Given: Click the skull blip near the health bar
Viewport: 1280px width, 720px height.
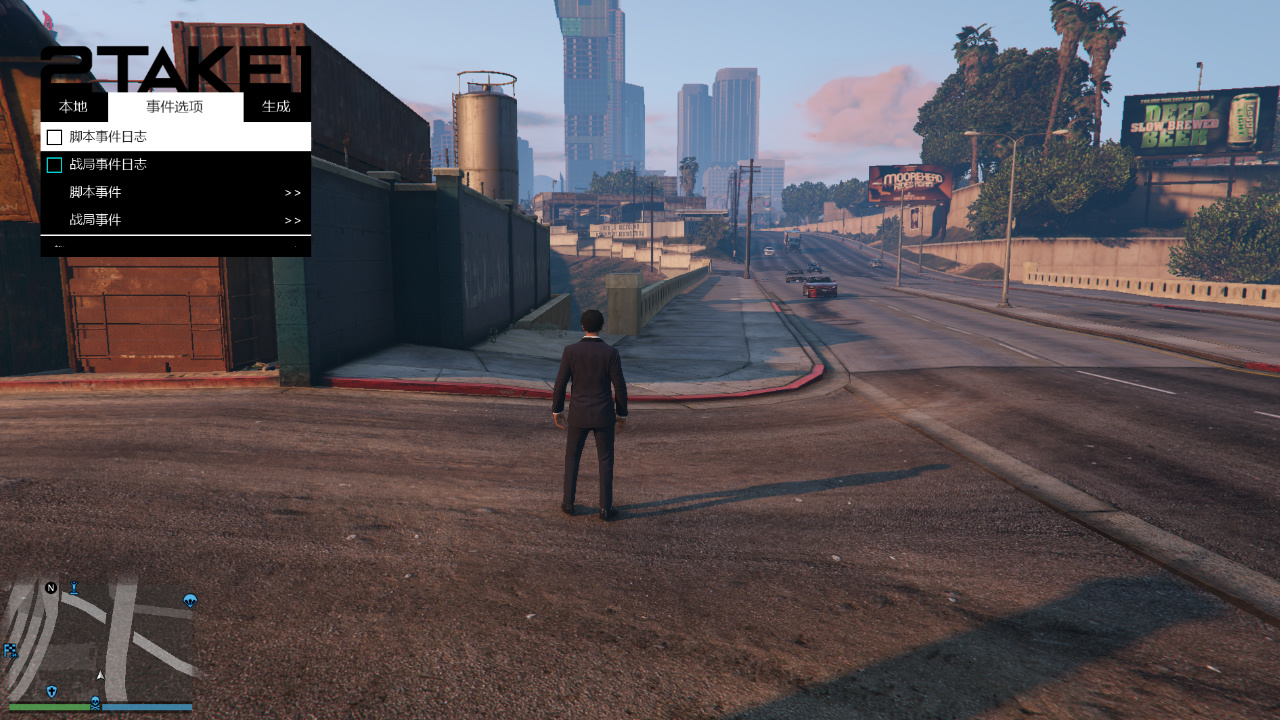Looking at the screenshot, I should click(96, 704).
